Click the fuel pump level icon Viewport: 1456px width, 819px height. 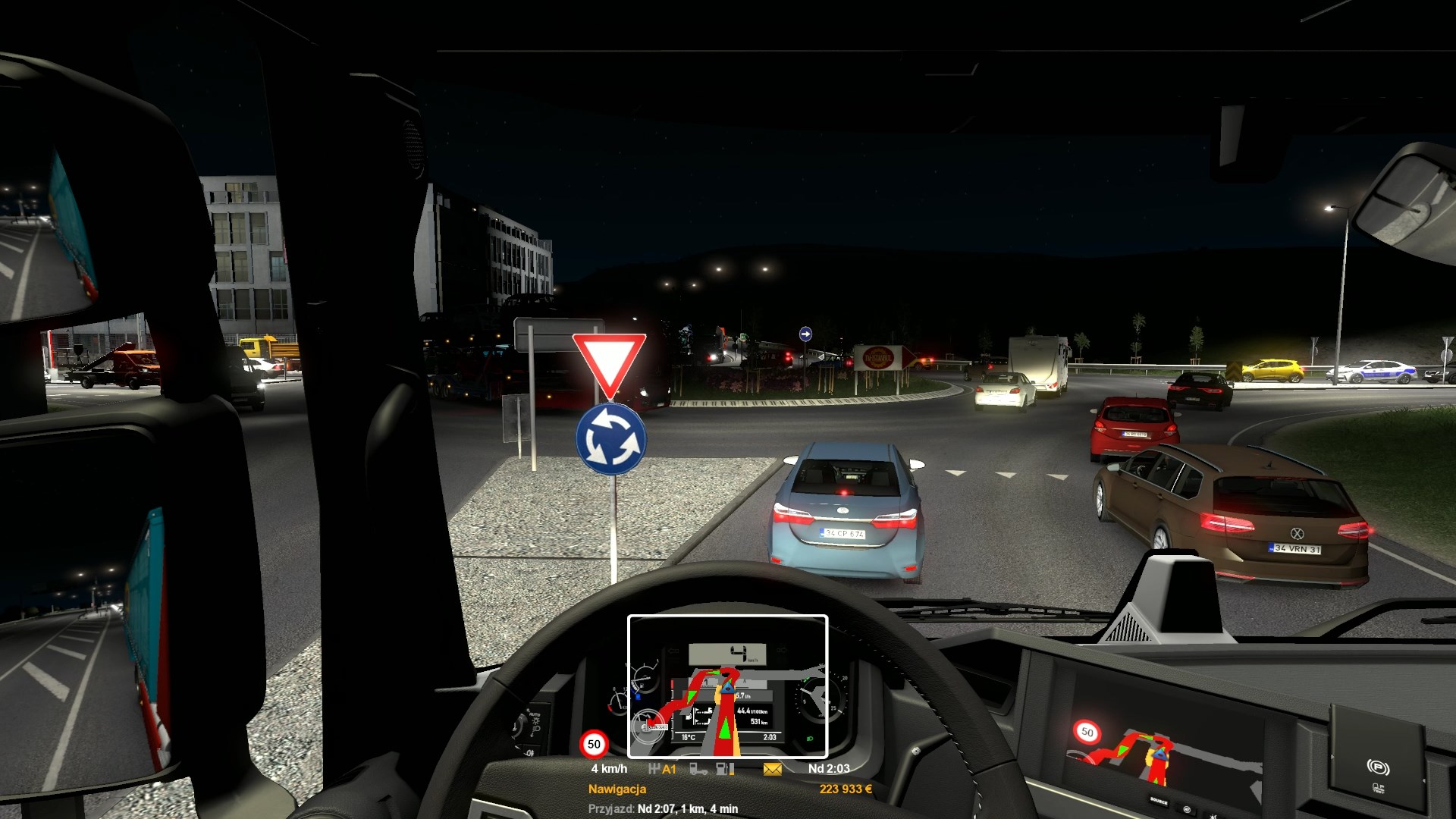pyautogui.click(x=725, y=769)
